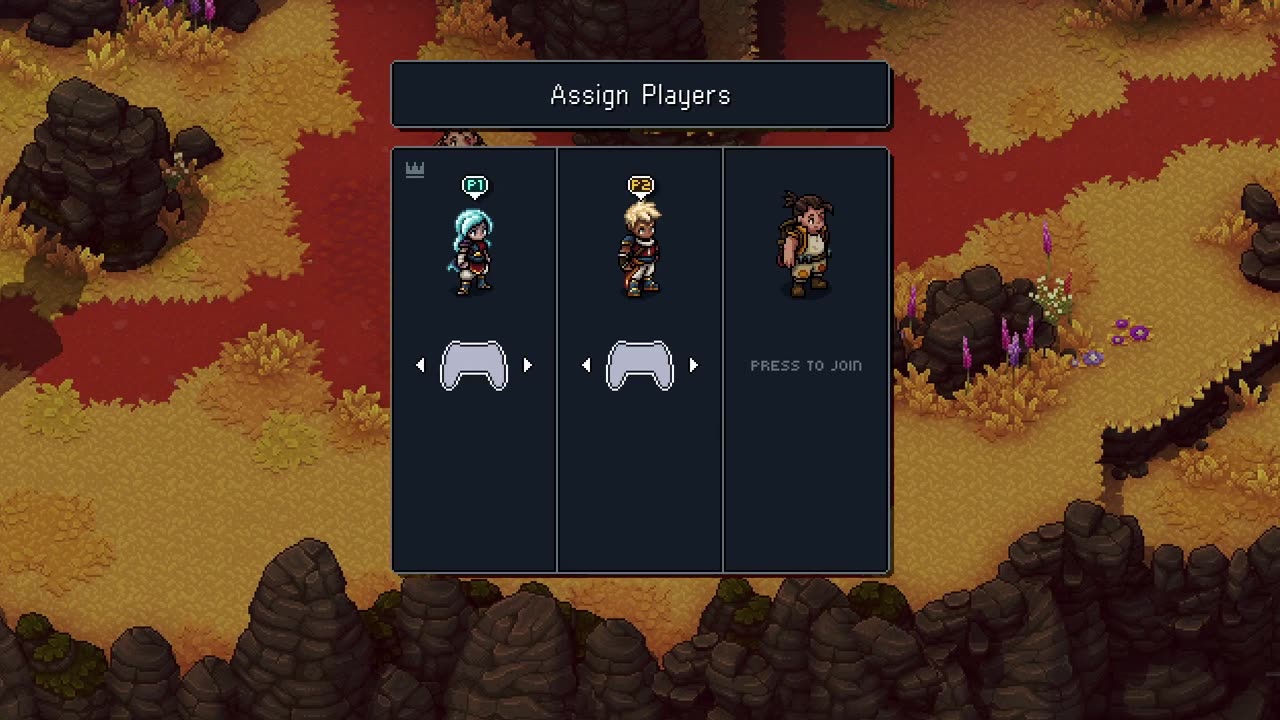Choose the unassigned third character with backpack
The width and height of the screenshot is (1280, 720).
(x=805, y=246)
